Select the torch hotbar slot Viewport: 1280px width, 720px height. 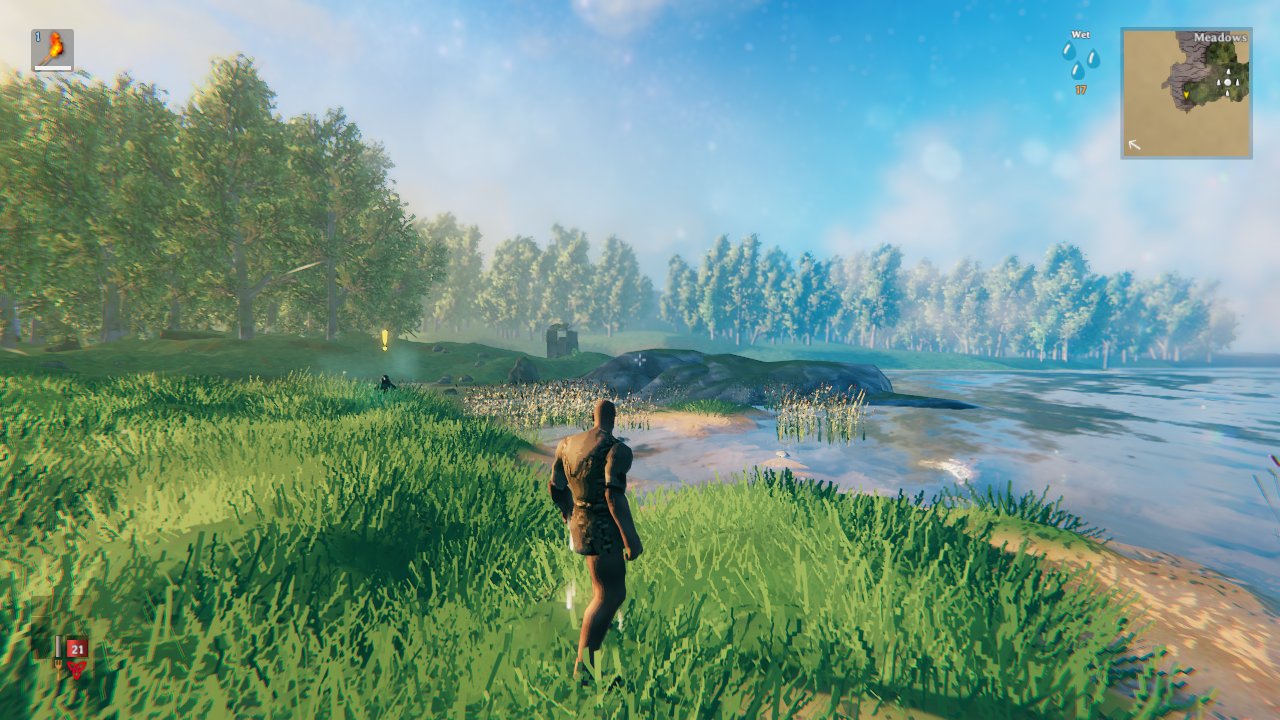pyautogui.click(x=53, y=49)
